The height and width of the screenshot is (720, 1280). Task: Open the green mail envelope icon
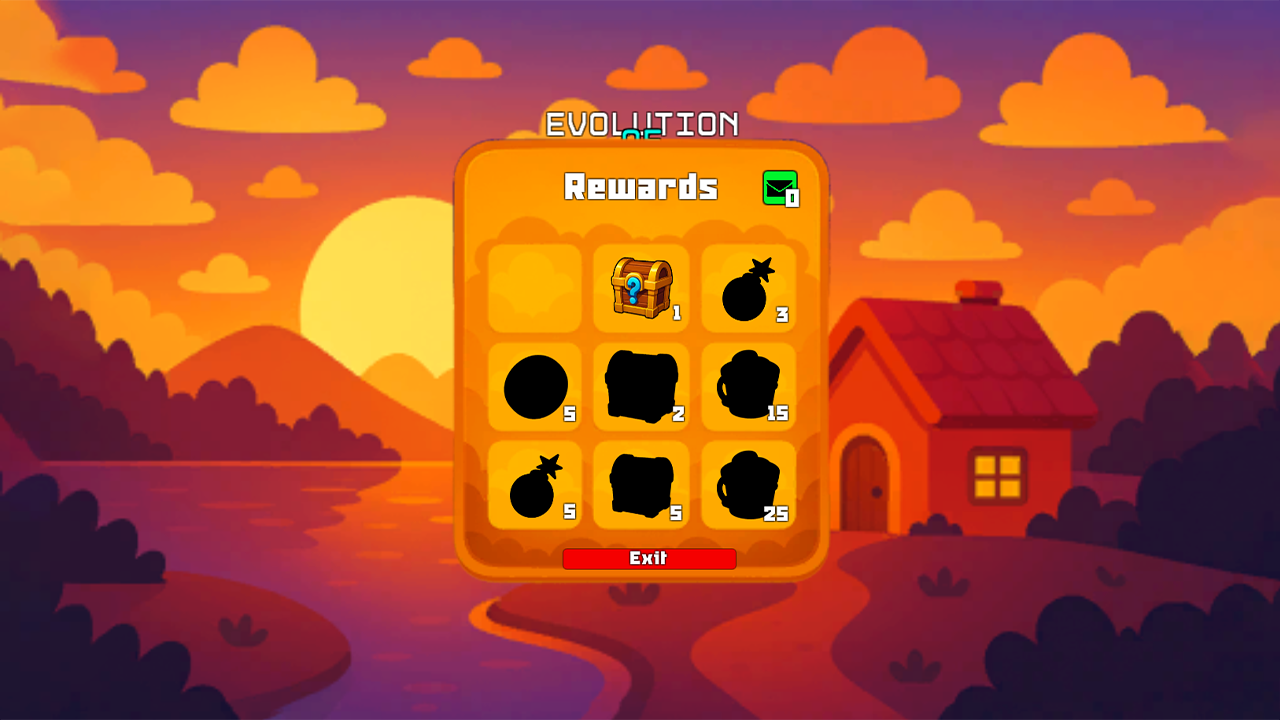coord(779,185)
